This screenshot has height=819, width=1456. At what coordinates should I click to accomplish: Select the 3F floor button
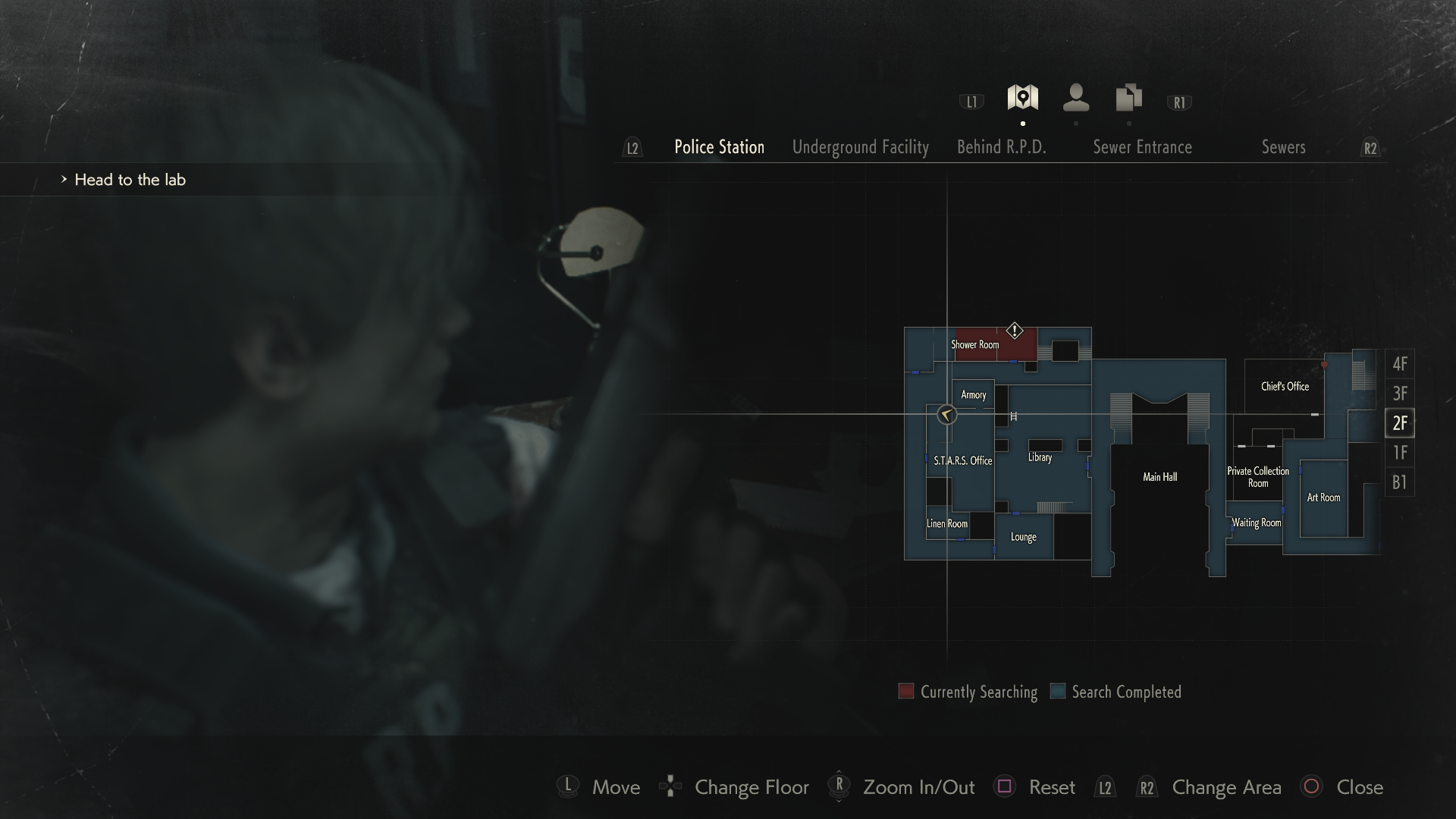(x=1401, y=394)
